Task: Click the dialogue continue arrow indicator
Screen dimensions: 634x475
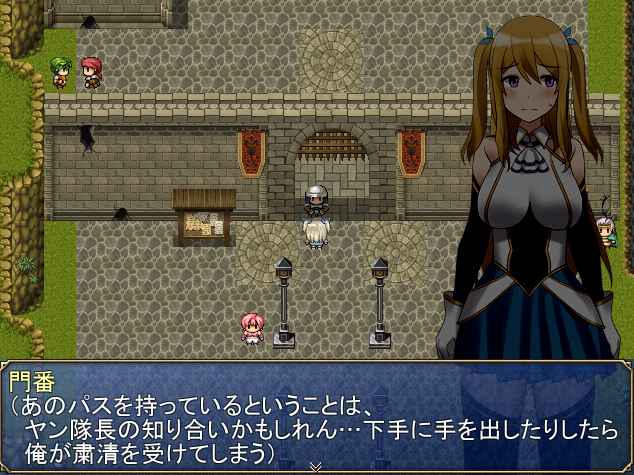Action: point(317,466)
